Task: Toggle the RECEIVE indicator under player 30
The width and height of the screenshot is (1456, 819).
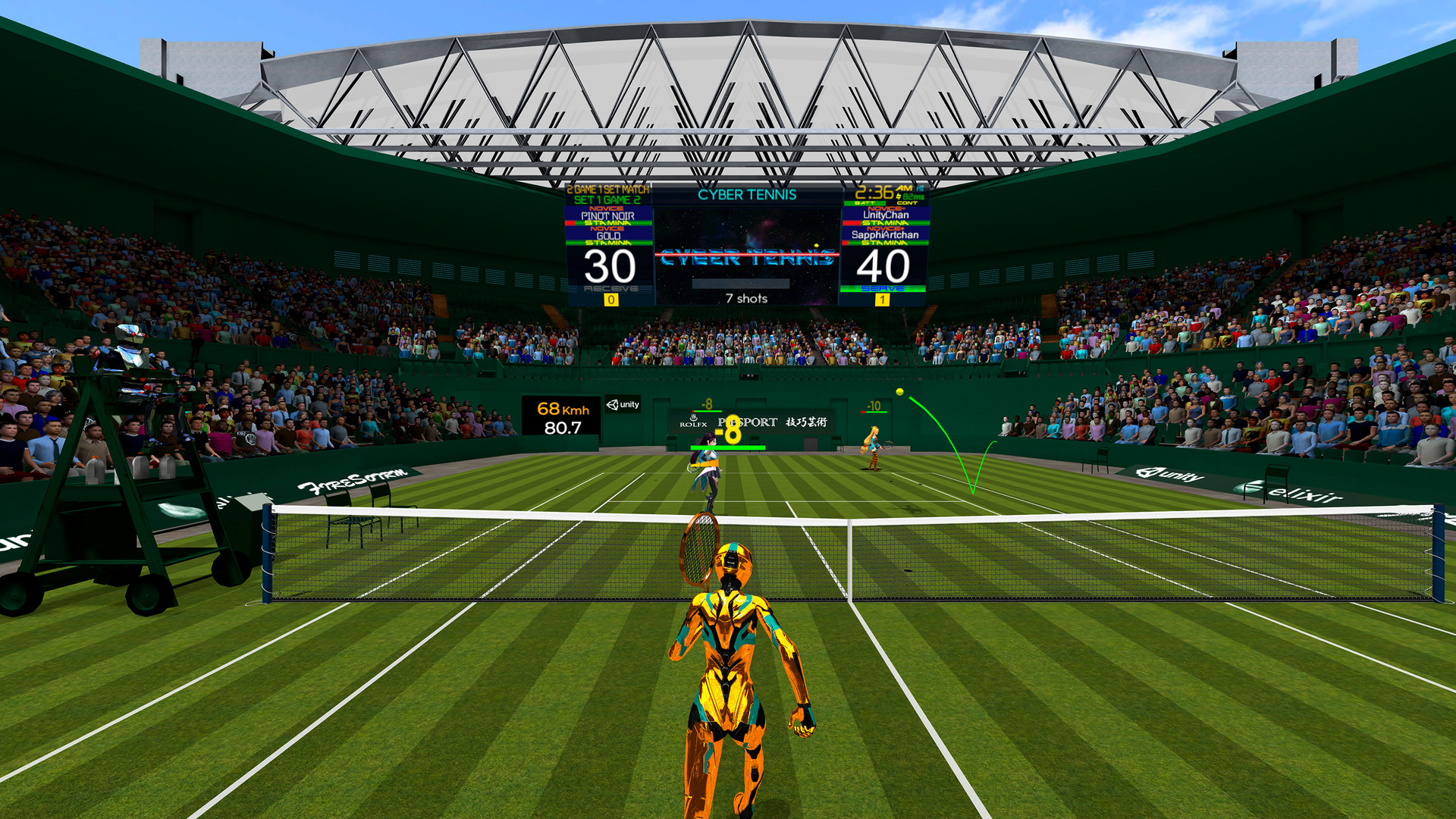Action: (x=610, y=288)
